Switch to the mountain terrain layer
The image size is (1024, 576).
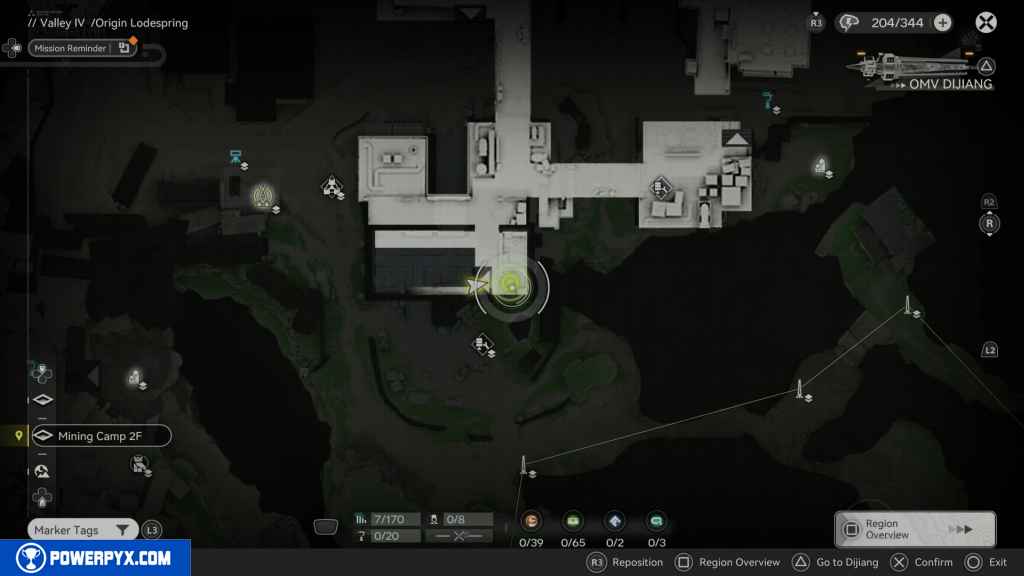[x=42, y=470]
